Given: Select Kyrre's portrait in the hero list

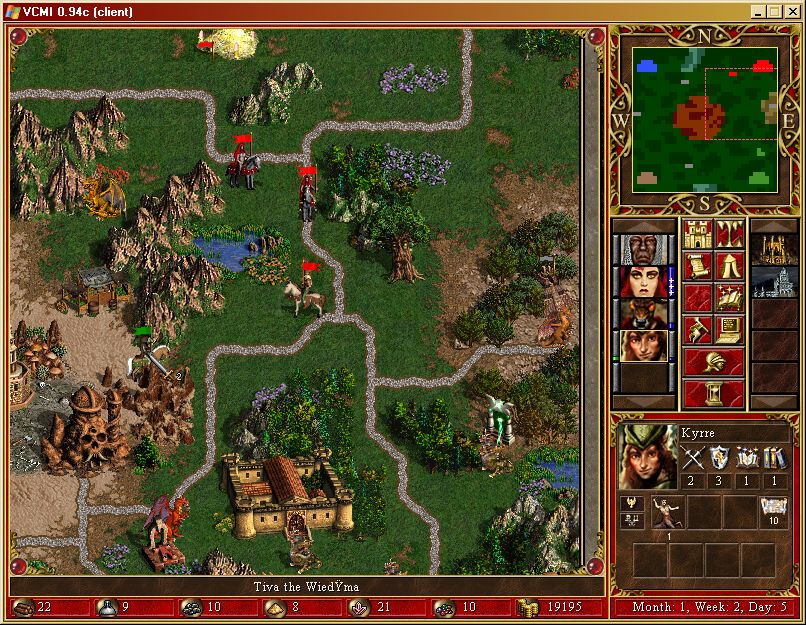Looking at the screenshot, I should click(x=635, y=346).
